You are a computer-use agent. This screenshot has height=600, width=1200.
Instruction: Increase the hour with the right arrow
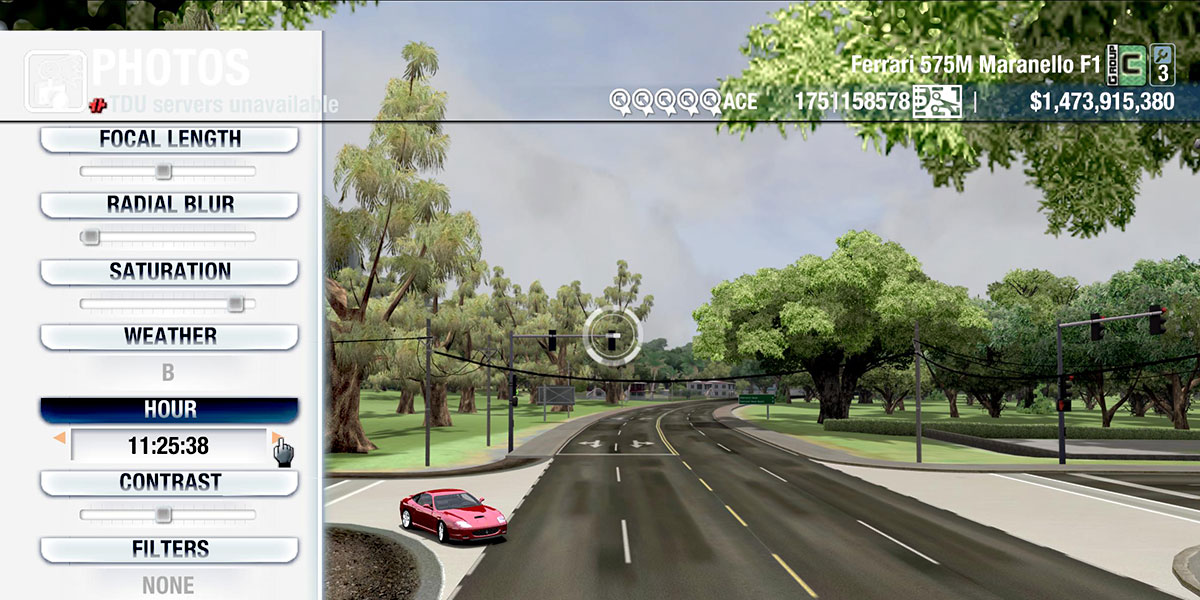click(x=276, y=438)
